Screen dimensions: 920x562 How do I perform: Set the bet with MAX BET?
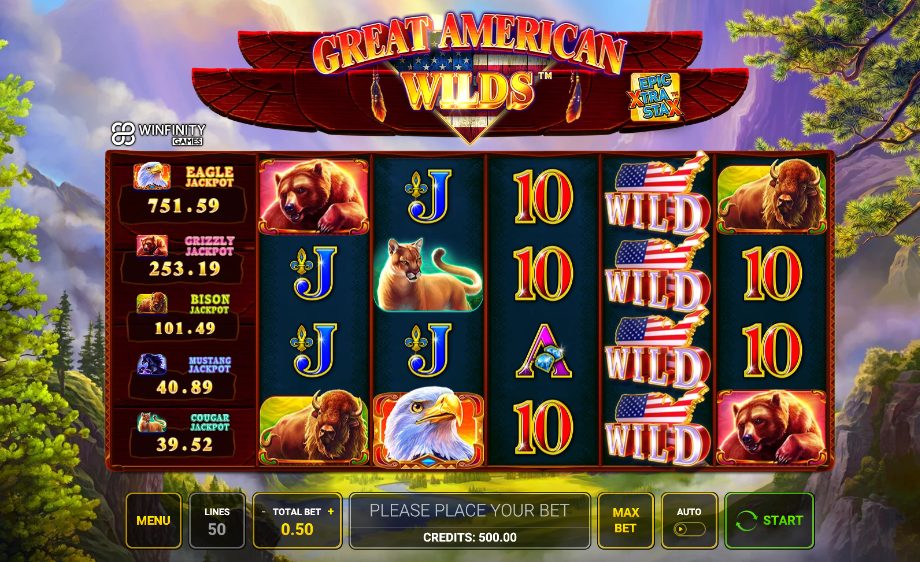tap(625, 520)
